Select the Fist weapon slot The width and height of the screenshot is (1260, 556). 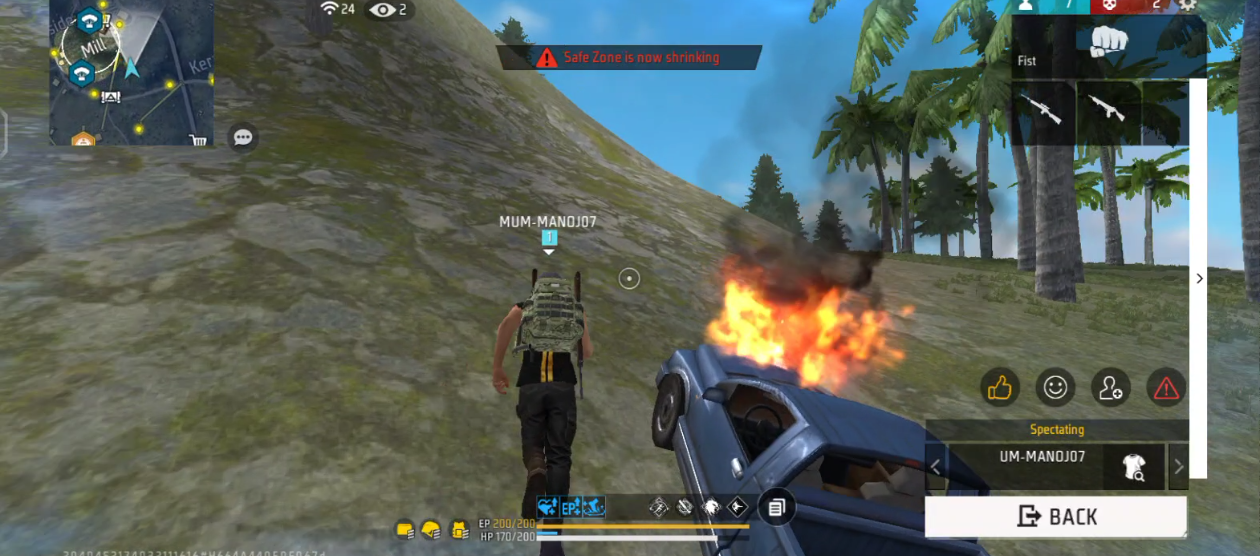[1108, 43]
